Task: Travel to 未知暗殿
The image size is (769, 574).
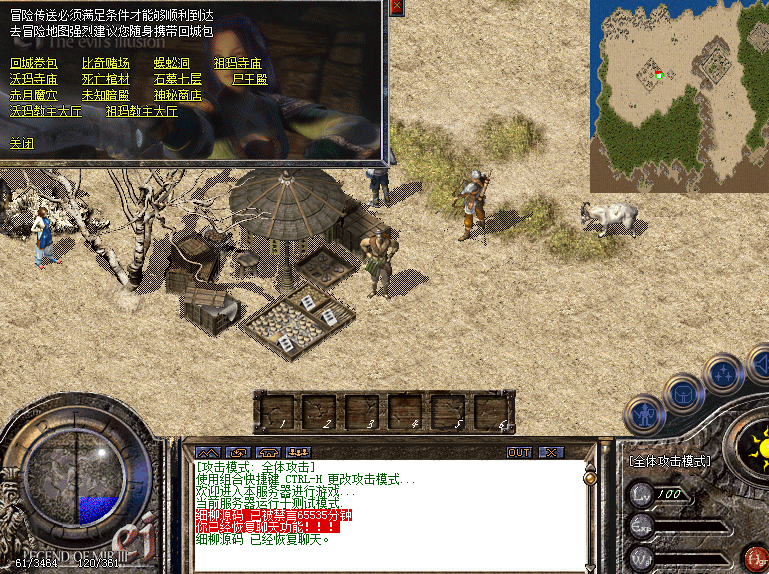Action: coord(106,95)
